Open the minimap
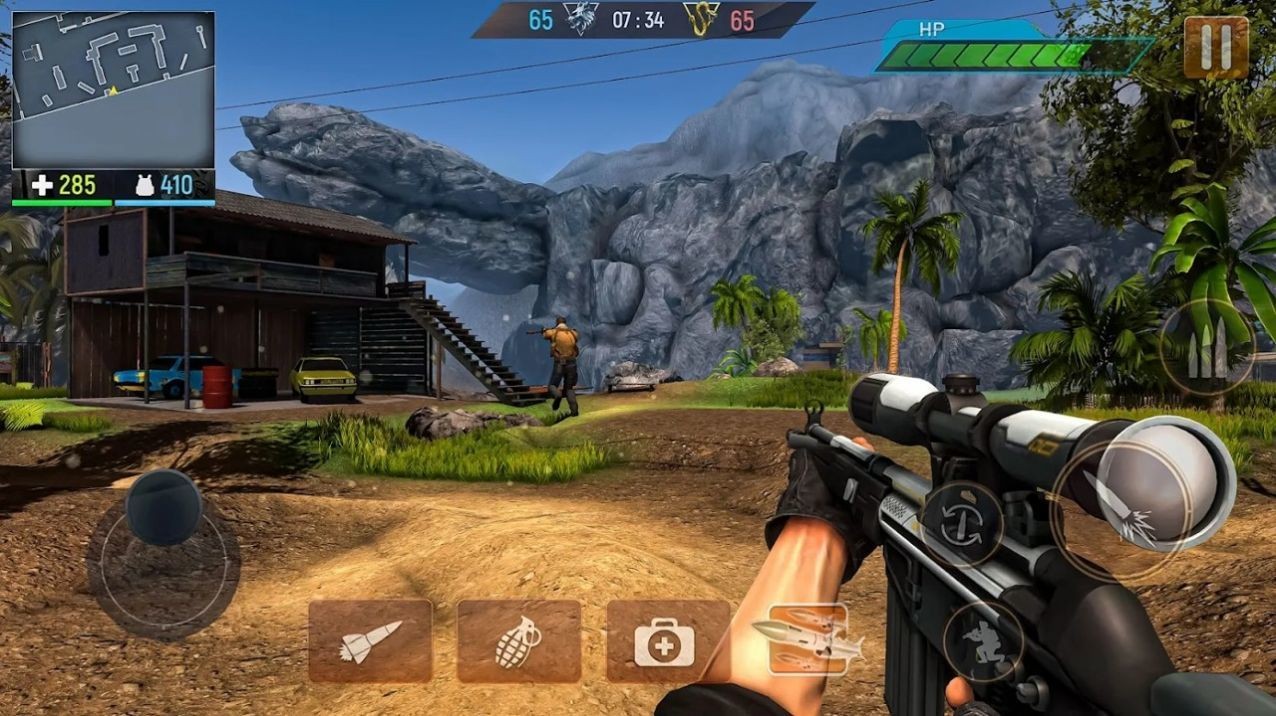Screen dimensions: 1276x716 [x=113, y=90]
